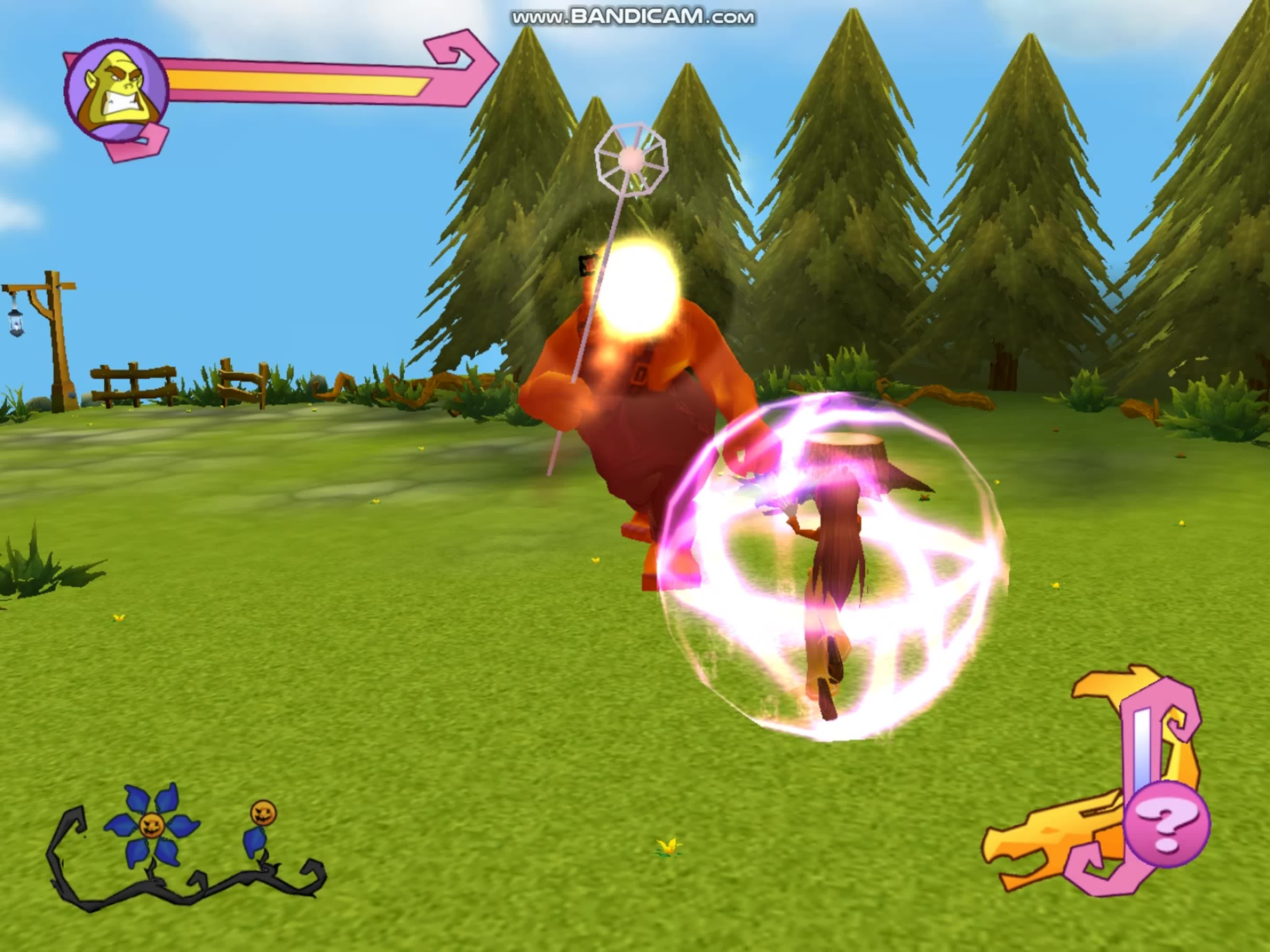Click the yellow ogre boss portrait
This screenshot has width=1270, height=952.
click(117, 91)
